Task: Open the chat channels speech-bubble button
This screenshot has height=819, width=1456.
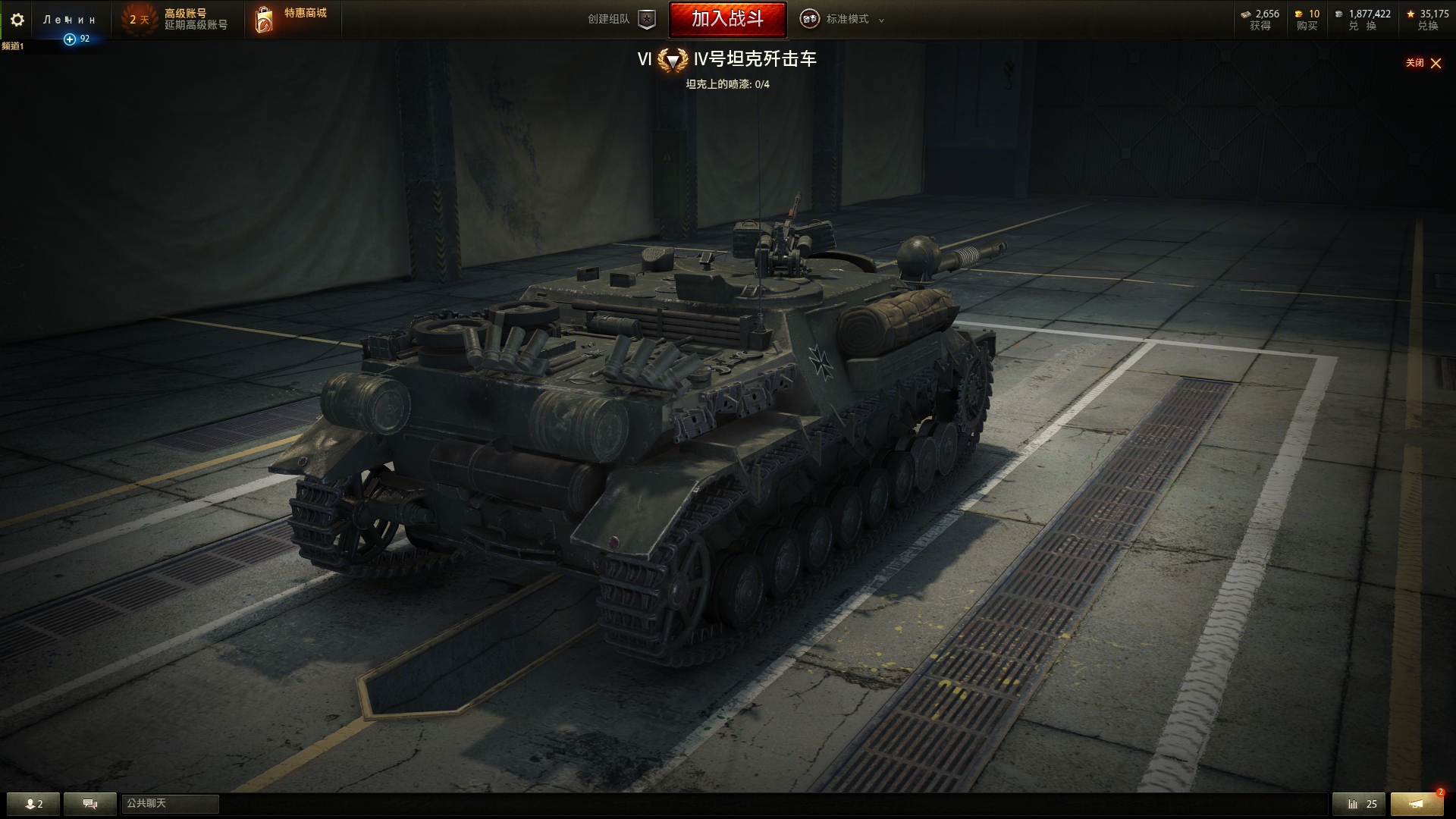Action: [89, 804]
